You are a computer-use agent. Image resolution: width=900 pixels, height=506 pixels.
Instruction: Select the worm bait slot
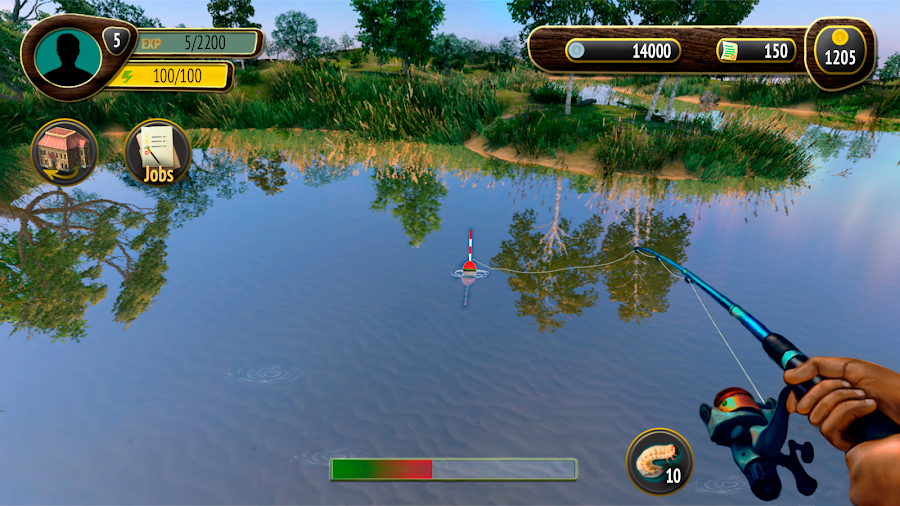[x=659, y=461]
